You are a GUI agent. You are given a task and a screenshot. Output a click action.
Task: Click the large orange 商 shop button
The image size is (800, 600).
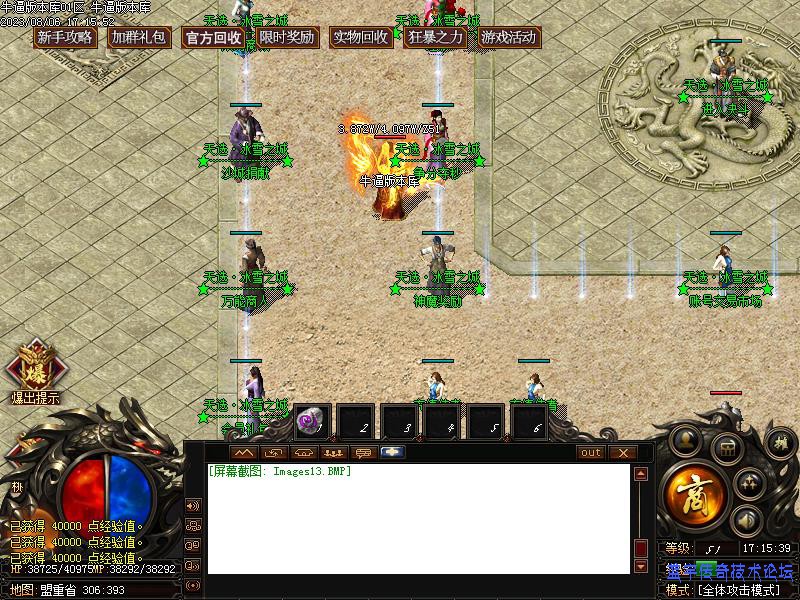coord(692,491)
